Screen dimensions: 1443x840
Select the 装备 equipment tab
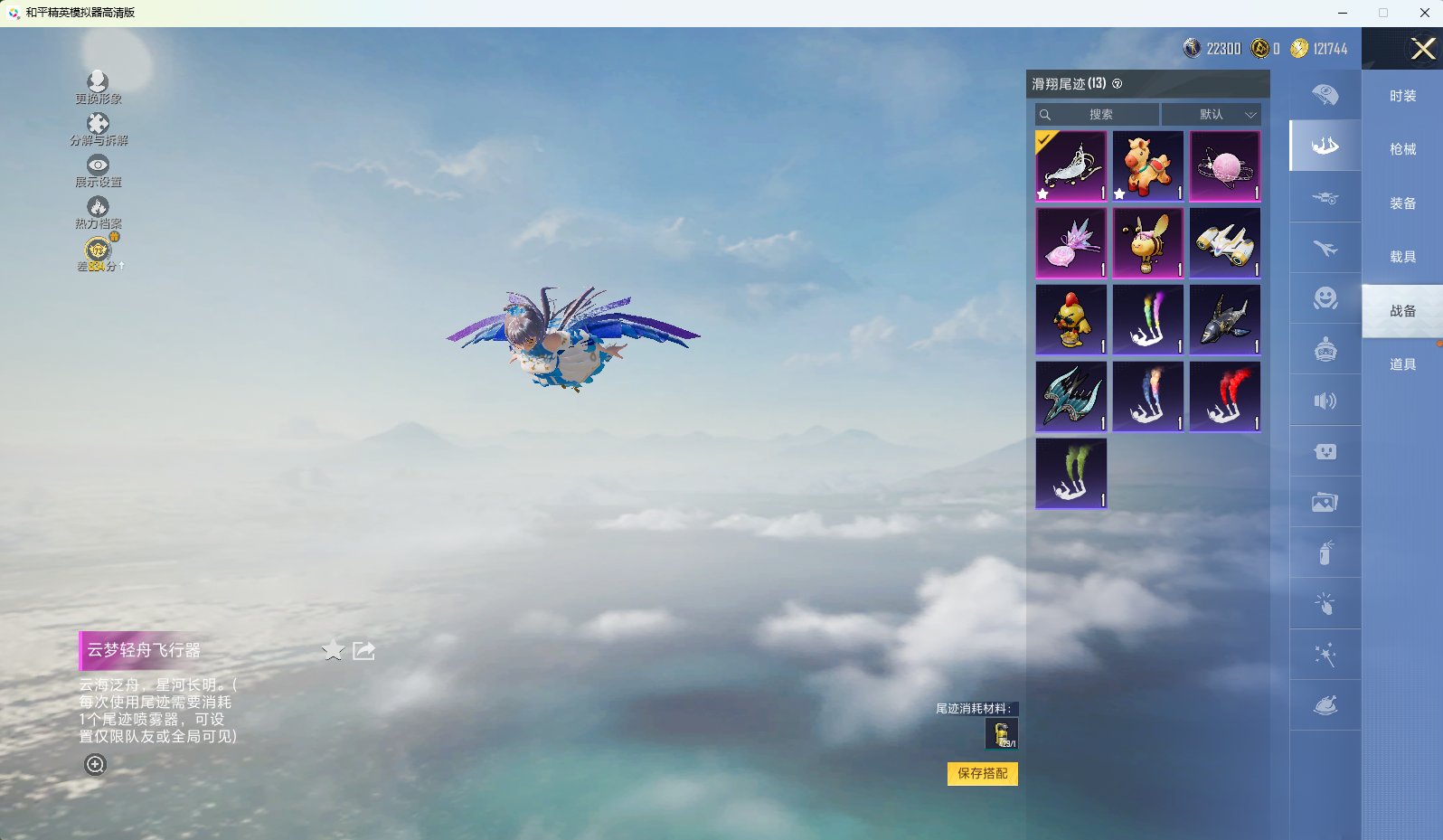point(1402,203)
